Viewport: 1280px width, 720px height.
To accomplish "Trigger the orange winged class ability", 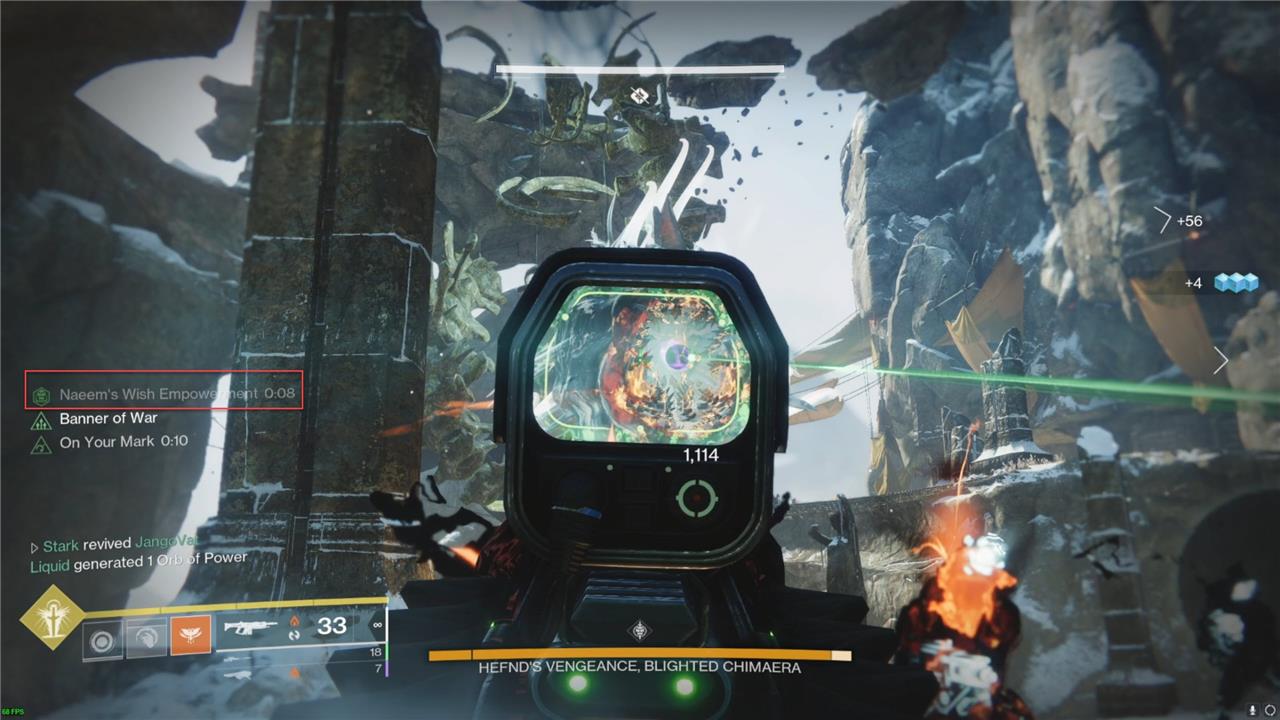I will point(190,637).
